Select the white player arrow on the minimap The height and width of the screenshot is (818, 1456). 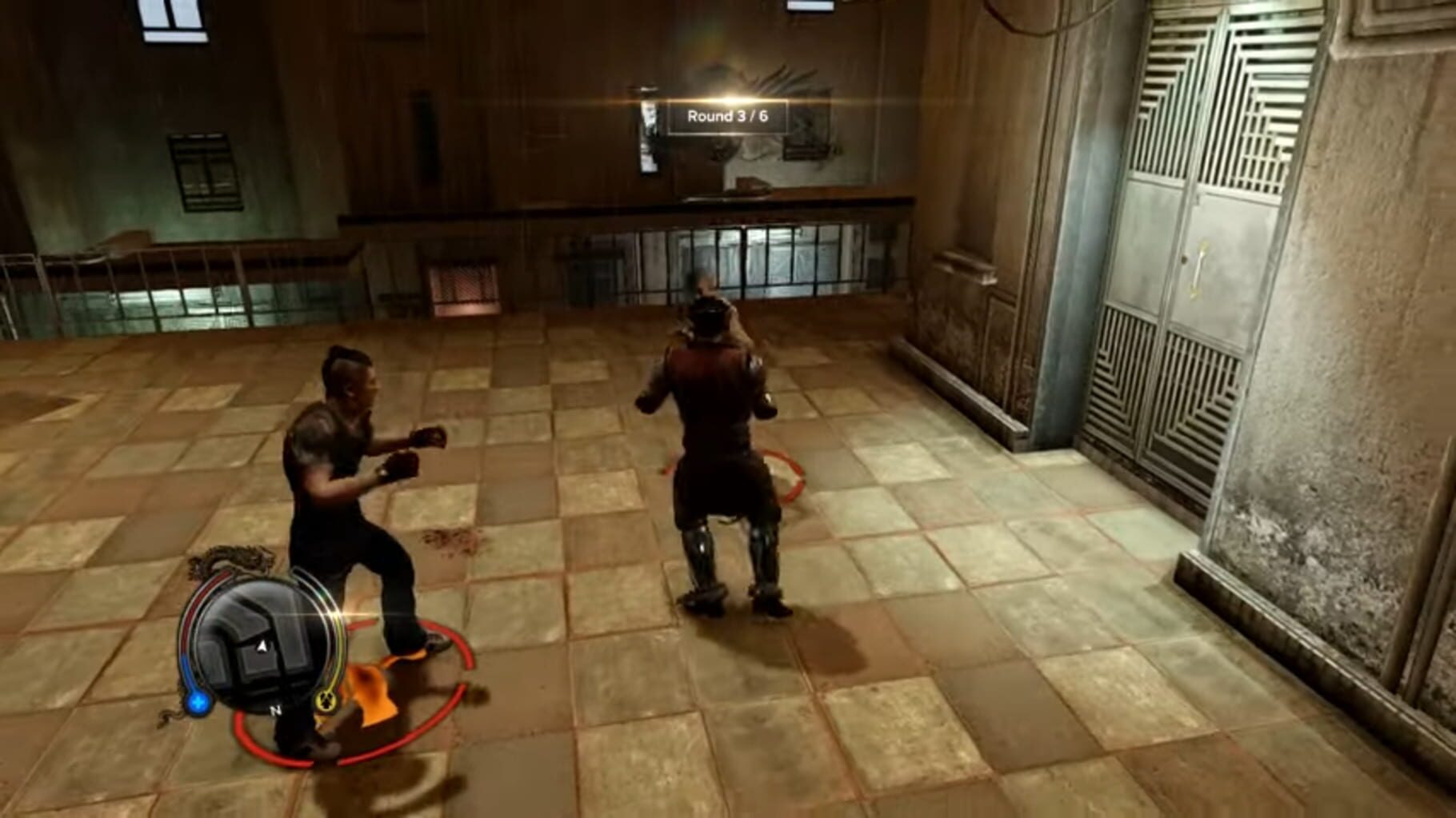261,648
